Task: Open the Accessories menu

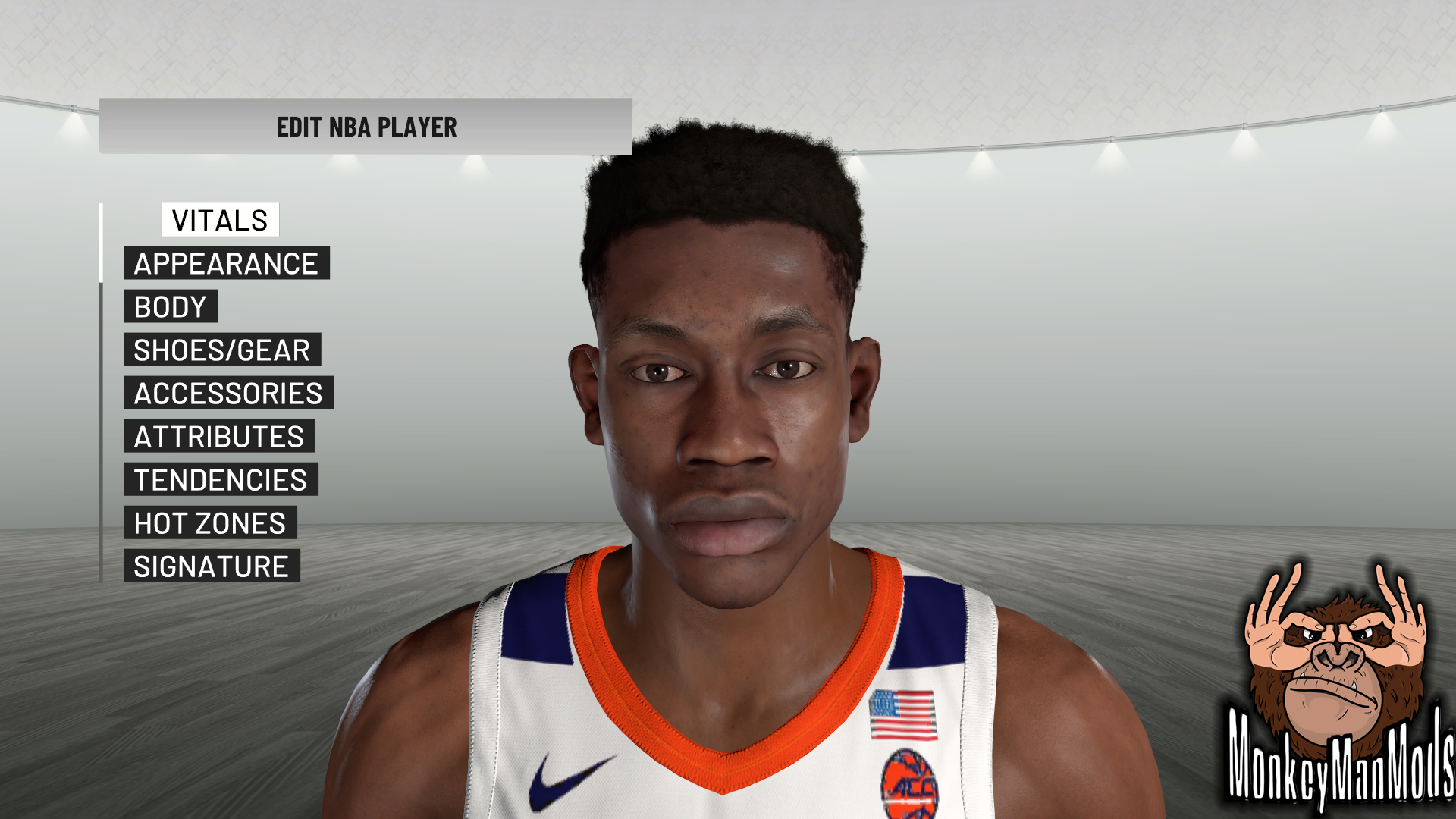Action: (228, 393)
